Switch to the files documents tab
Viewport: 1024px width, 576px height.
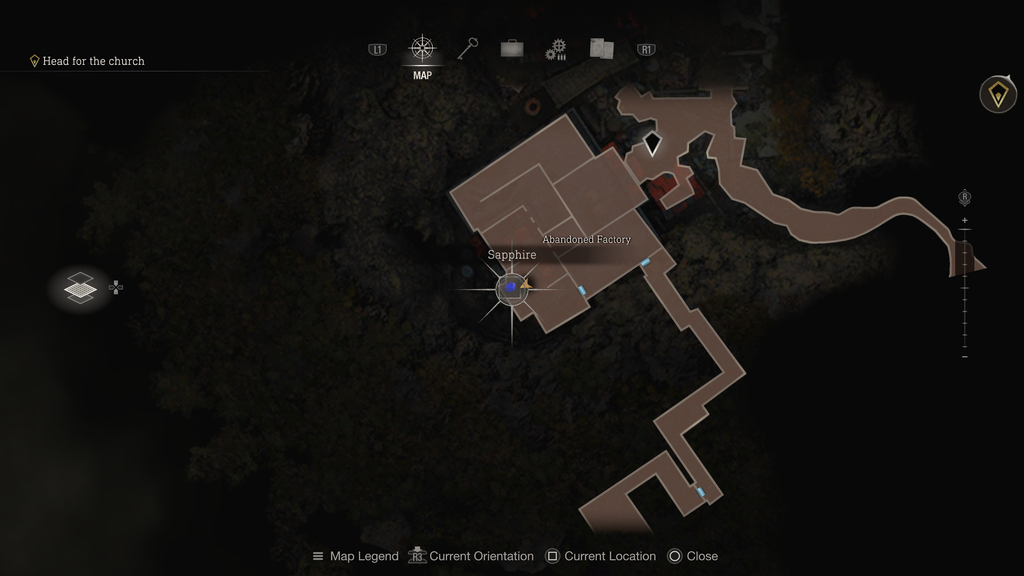point(601,49)
